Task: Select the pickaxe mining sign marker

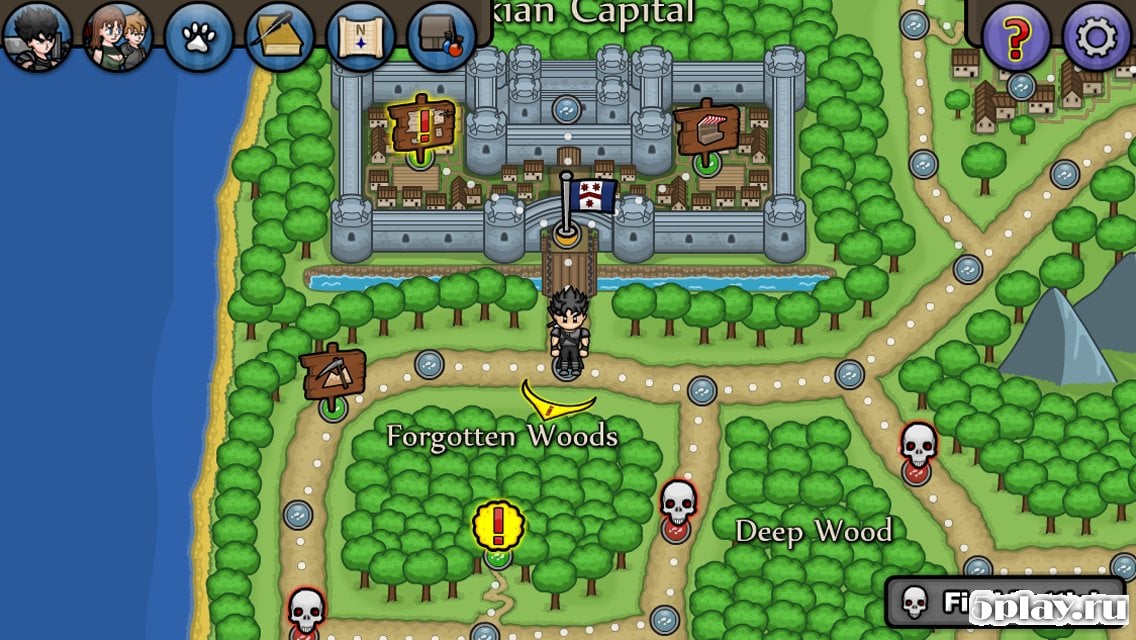Action: point(334,374)
